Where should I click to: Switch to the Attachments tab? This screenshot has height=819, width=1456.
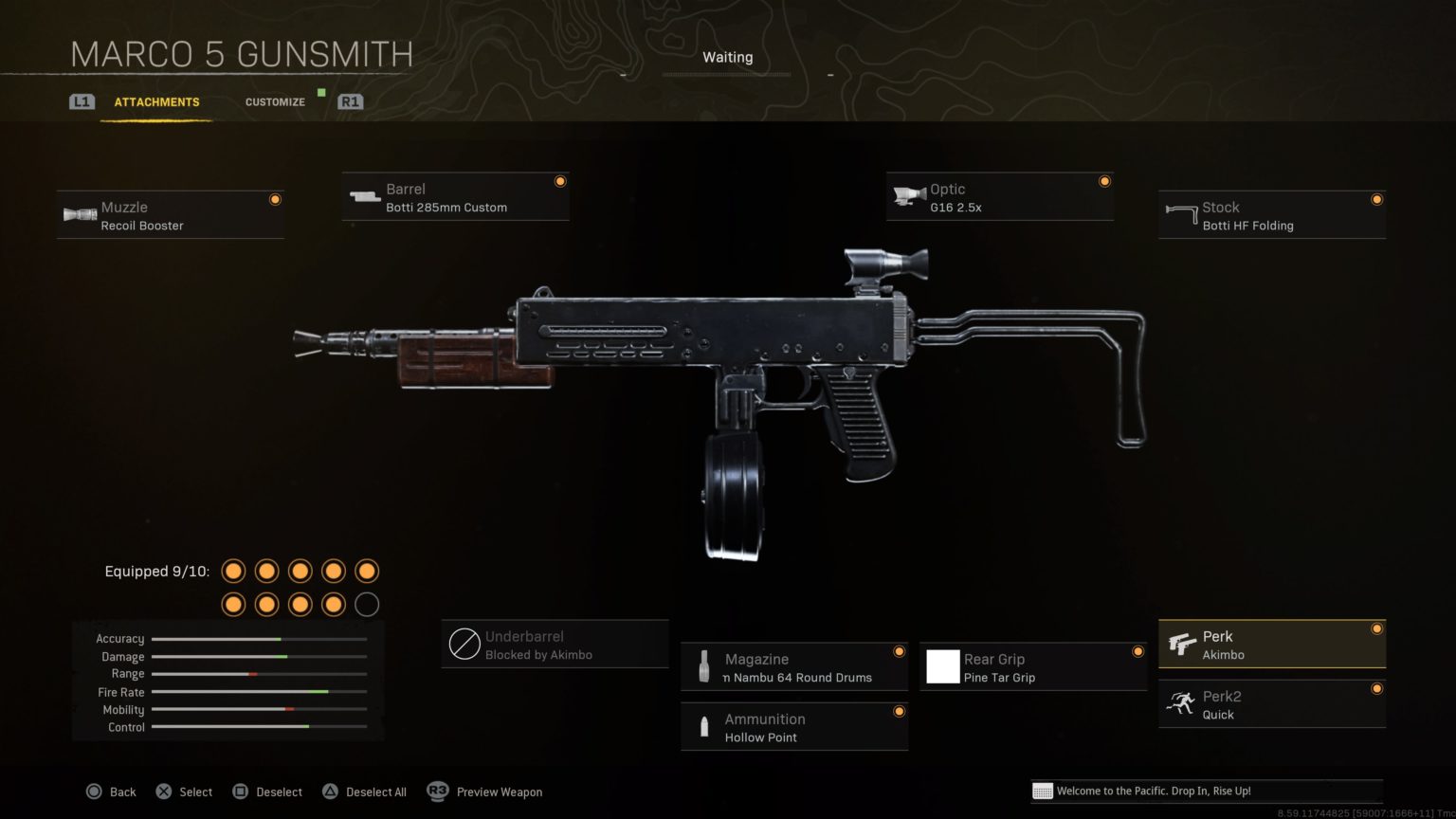pyautogui.click(x=156, y=102)
